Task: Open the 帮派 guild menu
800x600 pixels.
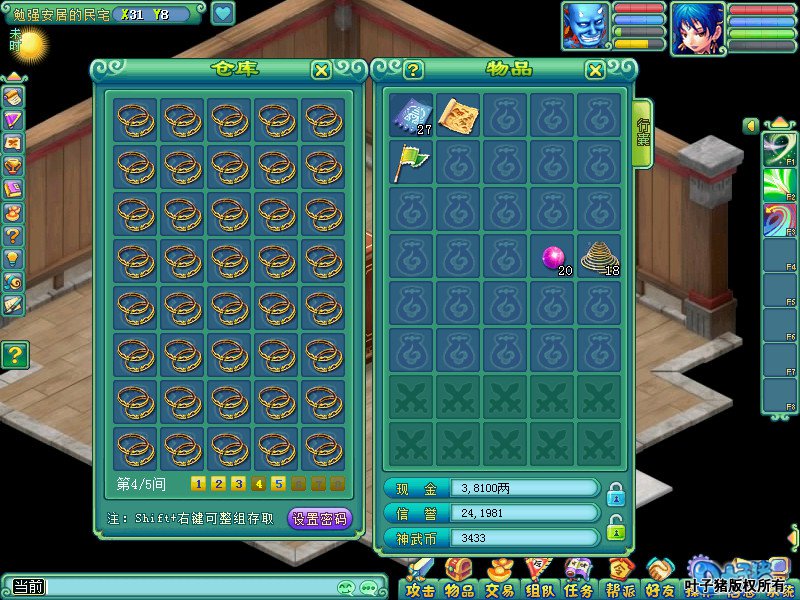Action: click(620, 582)
